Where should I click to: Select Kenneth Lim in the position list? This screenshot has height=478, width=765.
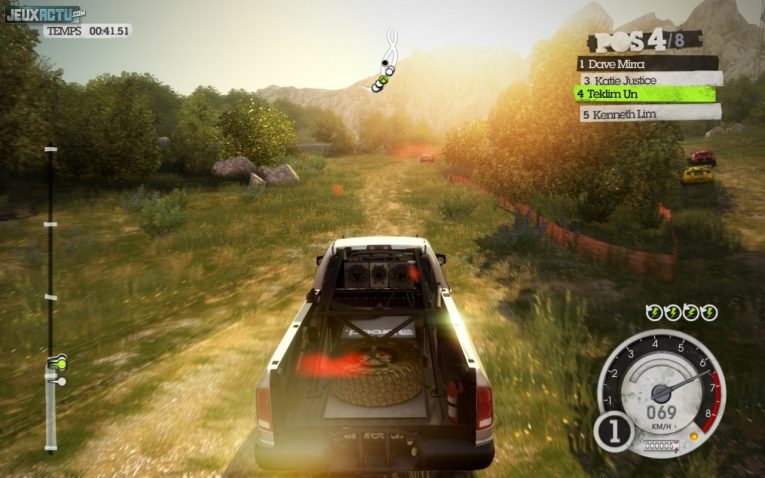coord(646,114)
